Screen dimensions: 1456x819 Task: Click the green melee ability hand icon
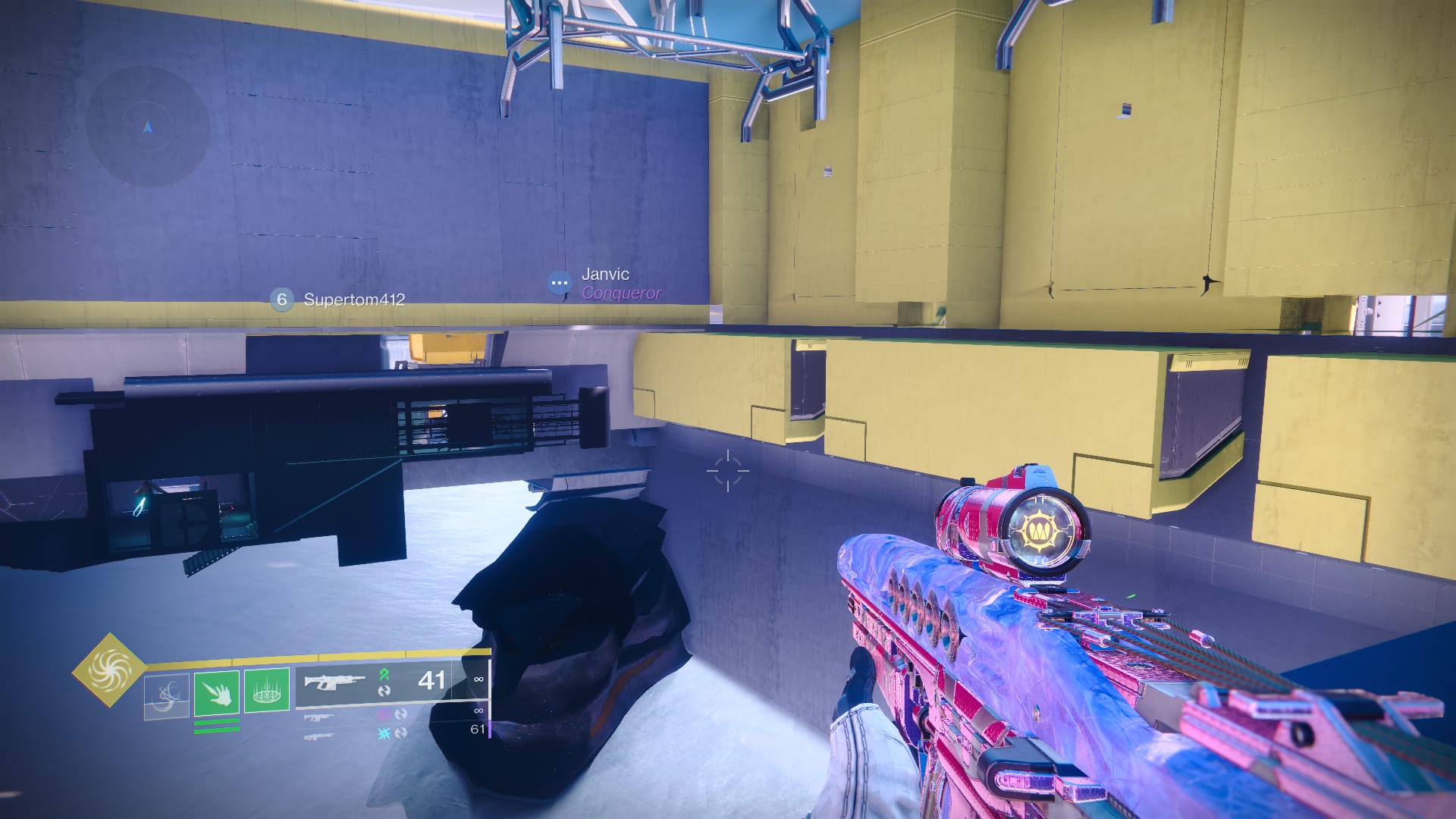coord(215,692)
